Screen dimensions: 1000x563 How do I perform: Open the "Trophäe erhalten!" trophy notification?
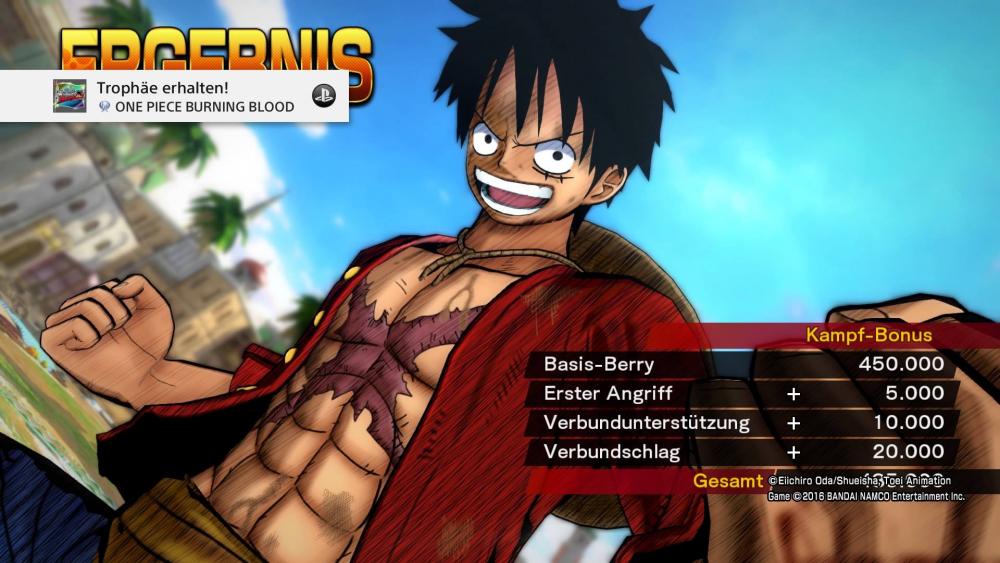pyautogui.click(x=195, y=96)
